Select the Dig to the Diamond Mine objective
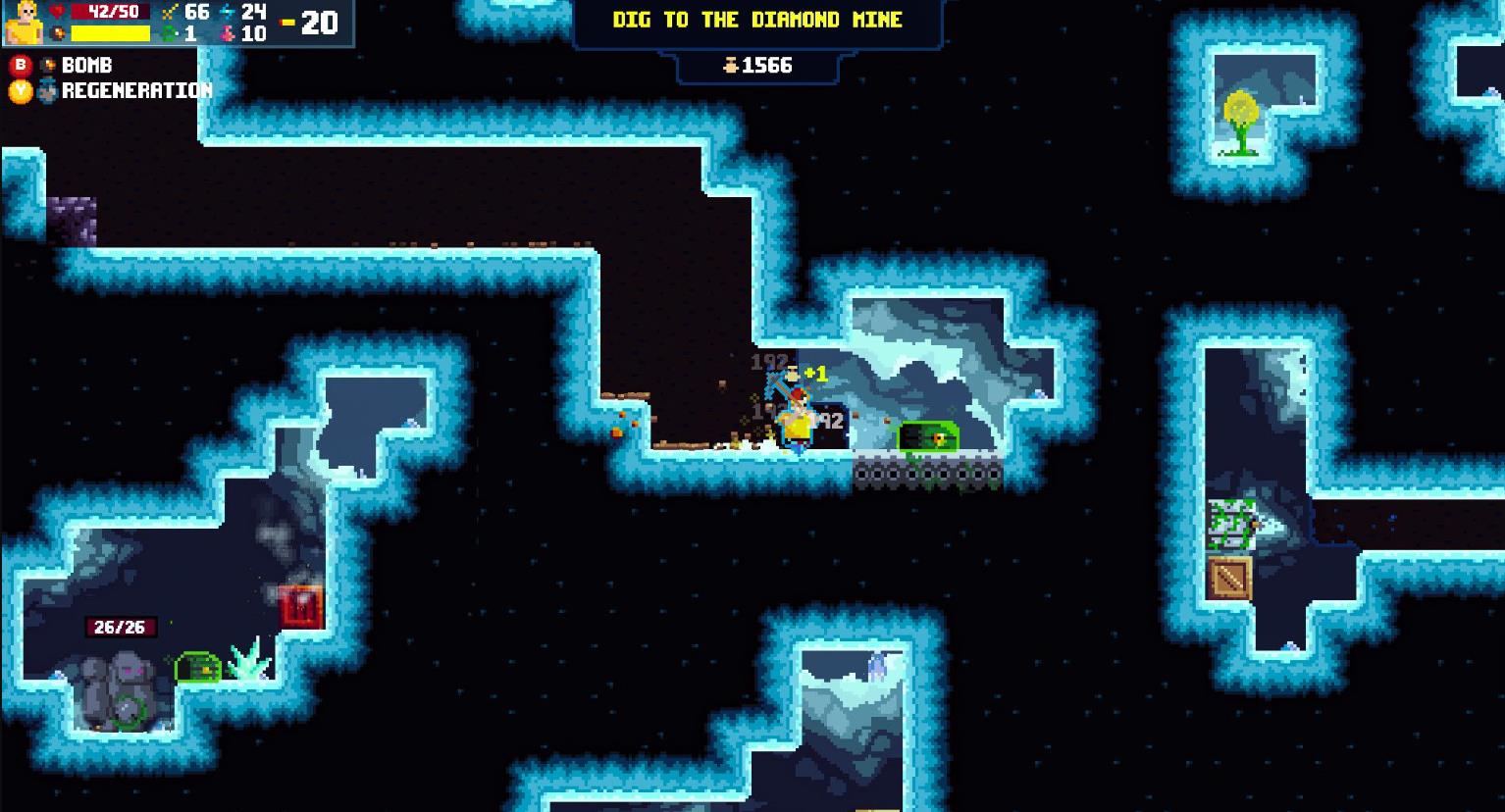The image size is (1505, 812). (x=756, y=21)
